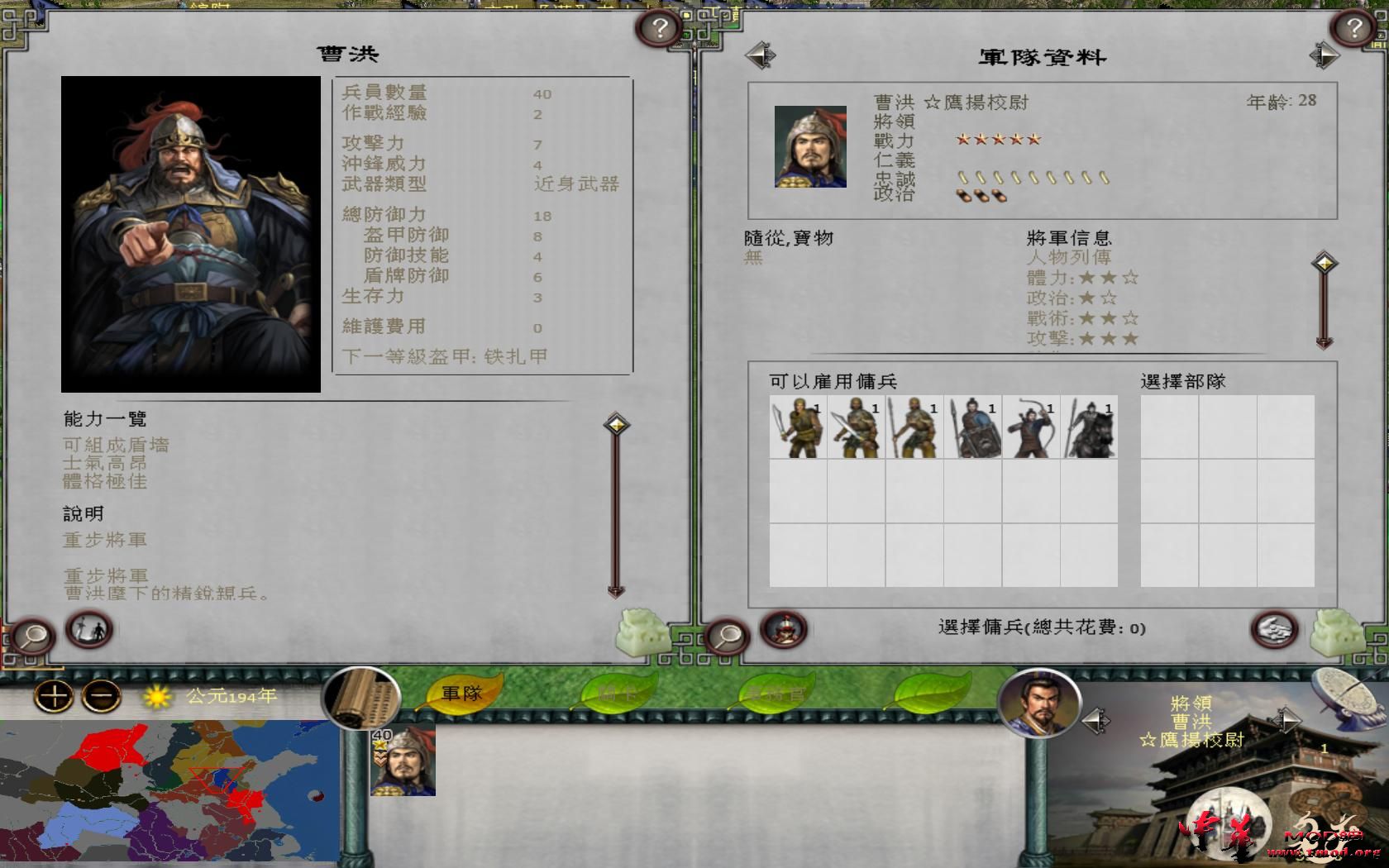Image resolution: width=1389 pixels, height=868 pixels.
Task: Confirm hiring with the hand icon
Action: click(1272, 629)
